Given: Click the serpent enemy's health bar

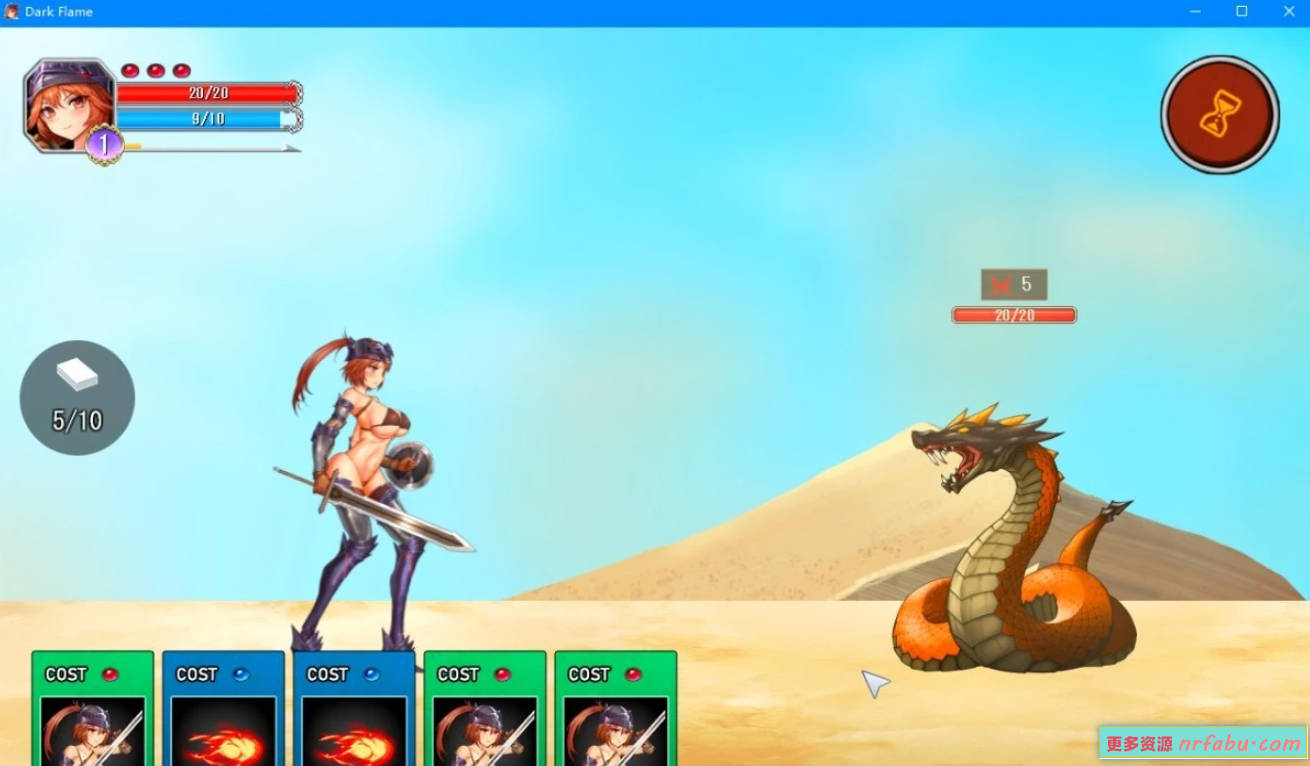Looking at the screenshot, I should [x=1014, y=314].
